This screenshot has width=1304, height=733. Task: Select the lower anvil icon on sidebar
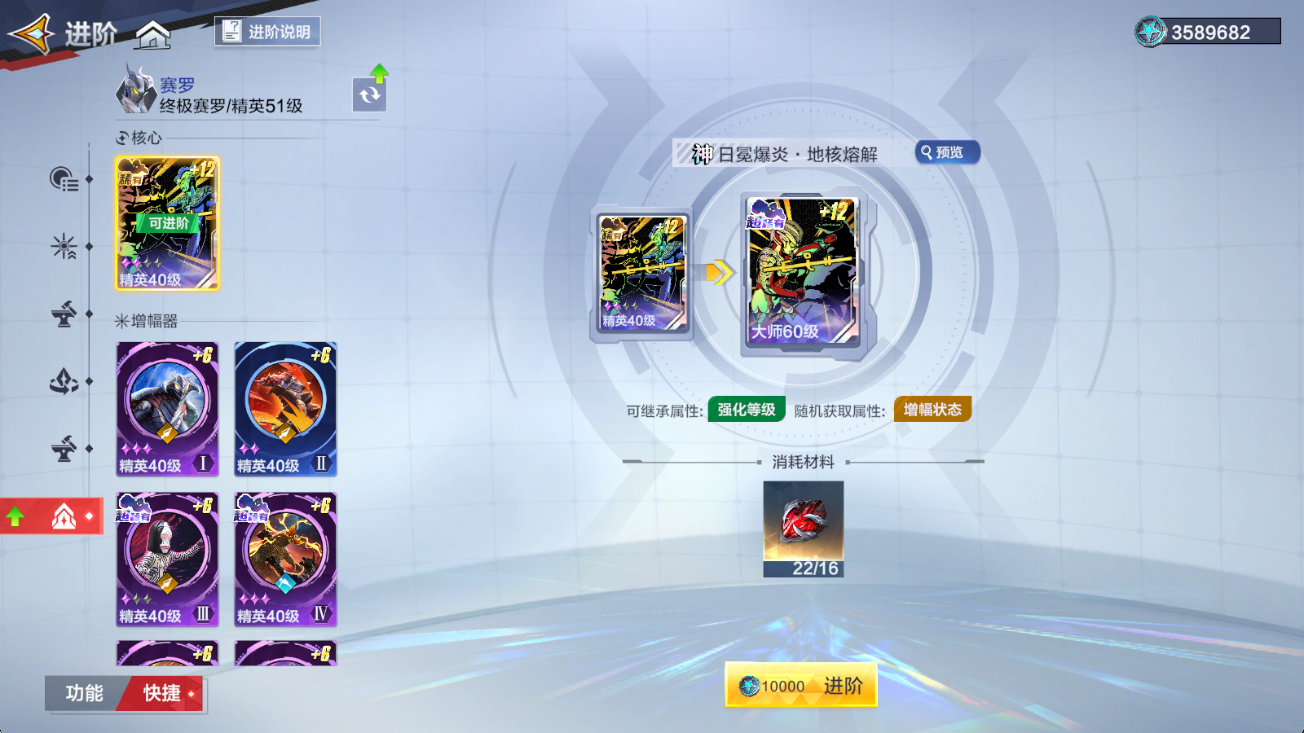[63, 449]
